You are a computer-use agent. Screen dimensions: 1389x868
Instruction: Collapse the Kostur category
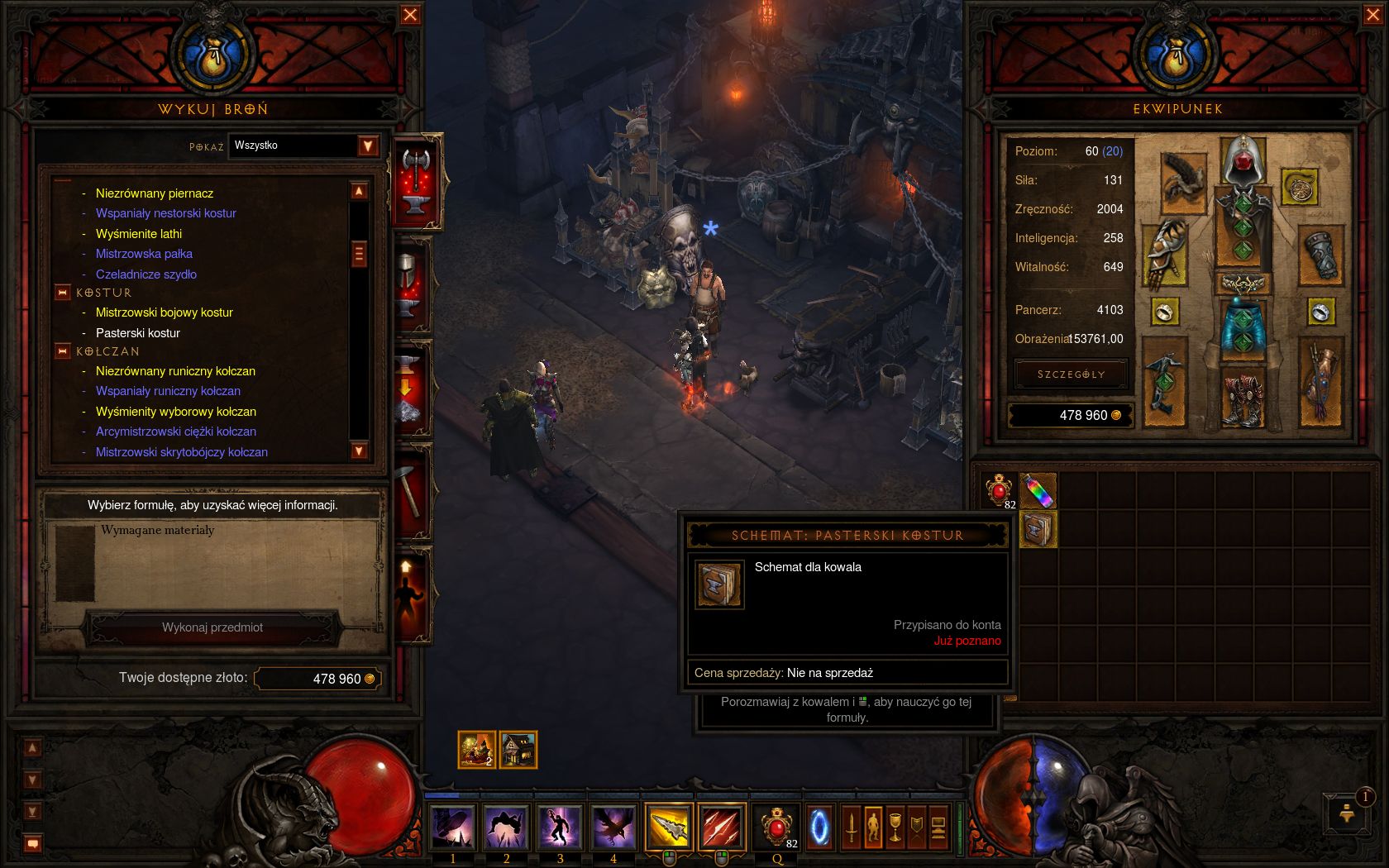(x=63, y=293)
